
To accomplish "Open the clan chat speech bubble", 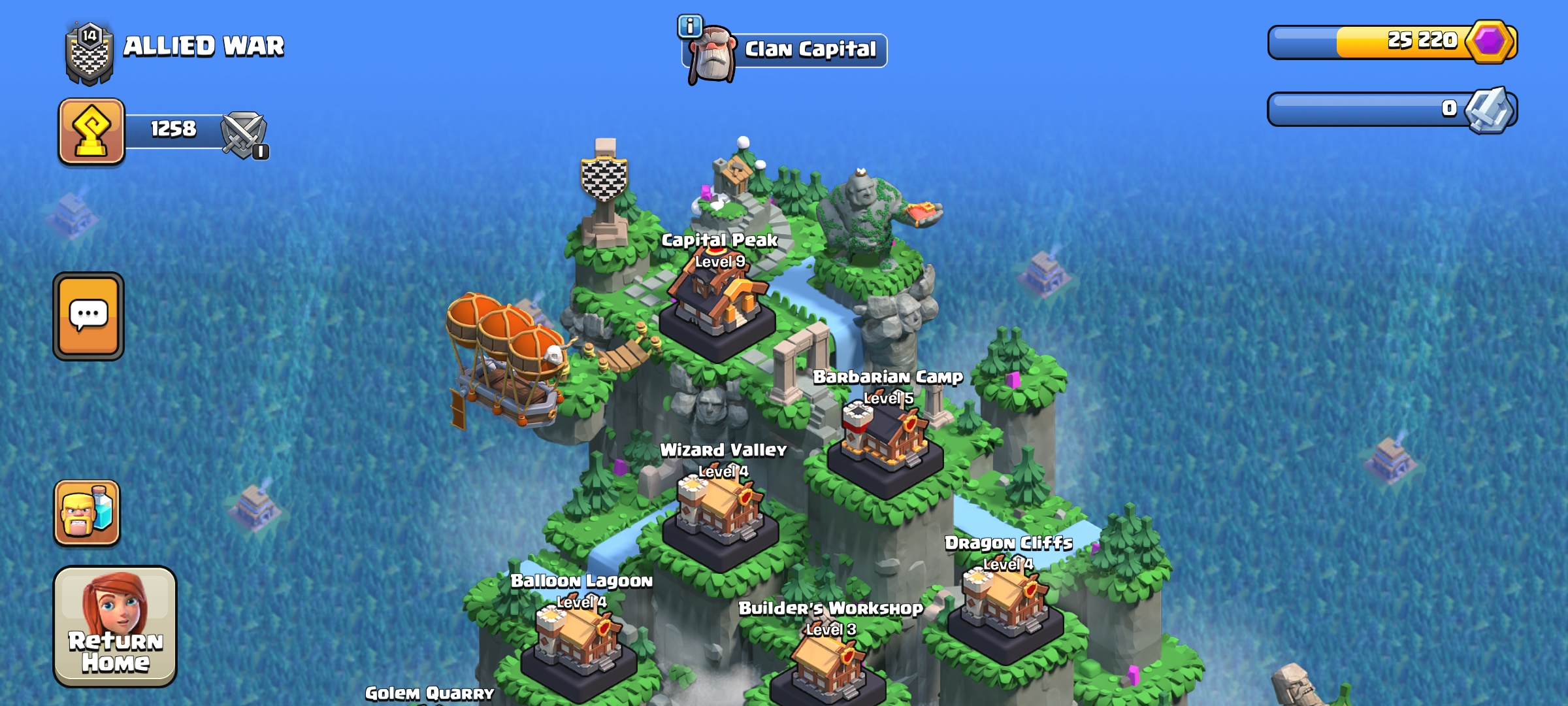I will point(89,316).
